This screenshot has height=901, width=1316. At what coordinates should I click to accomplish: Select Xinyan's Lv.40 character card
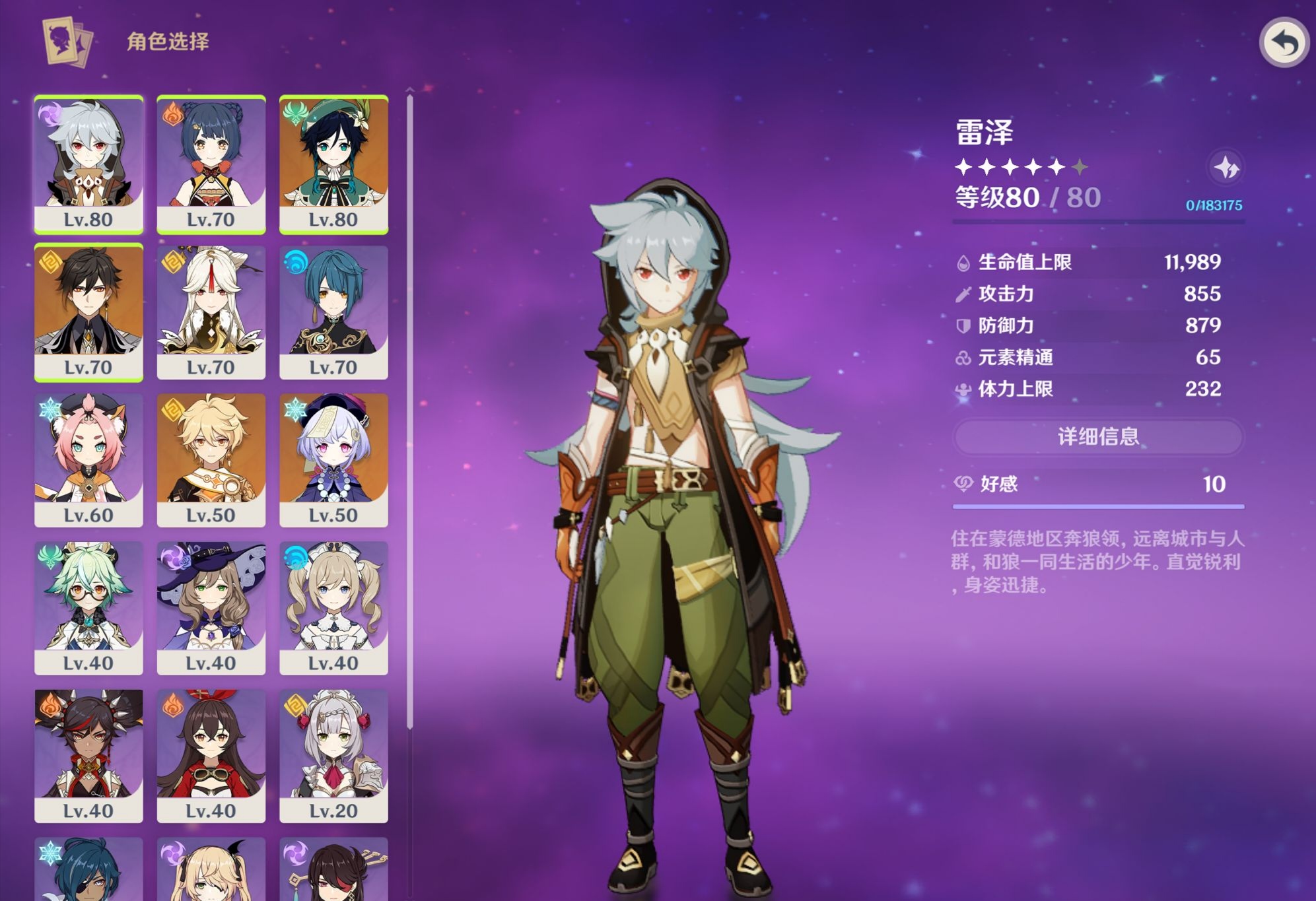[x=88, y=755]
